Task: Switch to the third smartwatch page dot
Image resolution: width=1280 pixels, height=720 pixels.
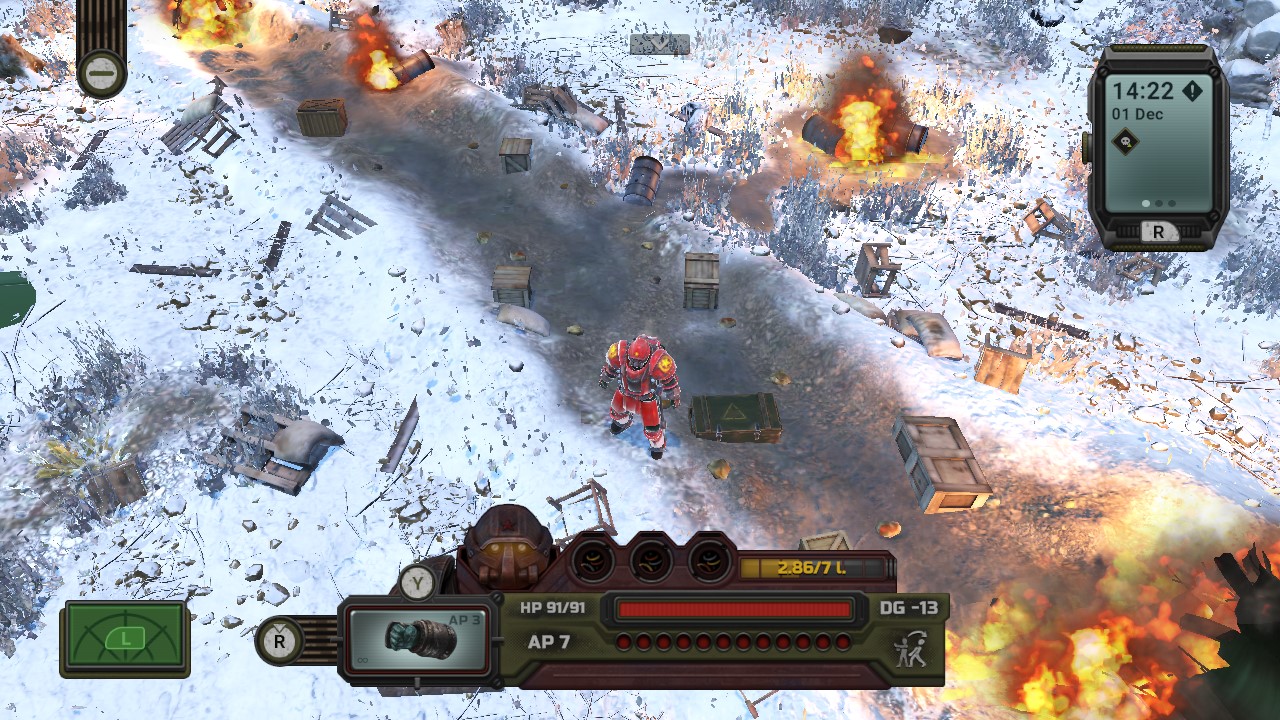Action: pyautogui.click(x=1171, y=202)
